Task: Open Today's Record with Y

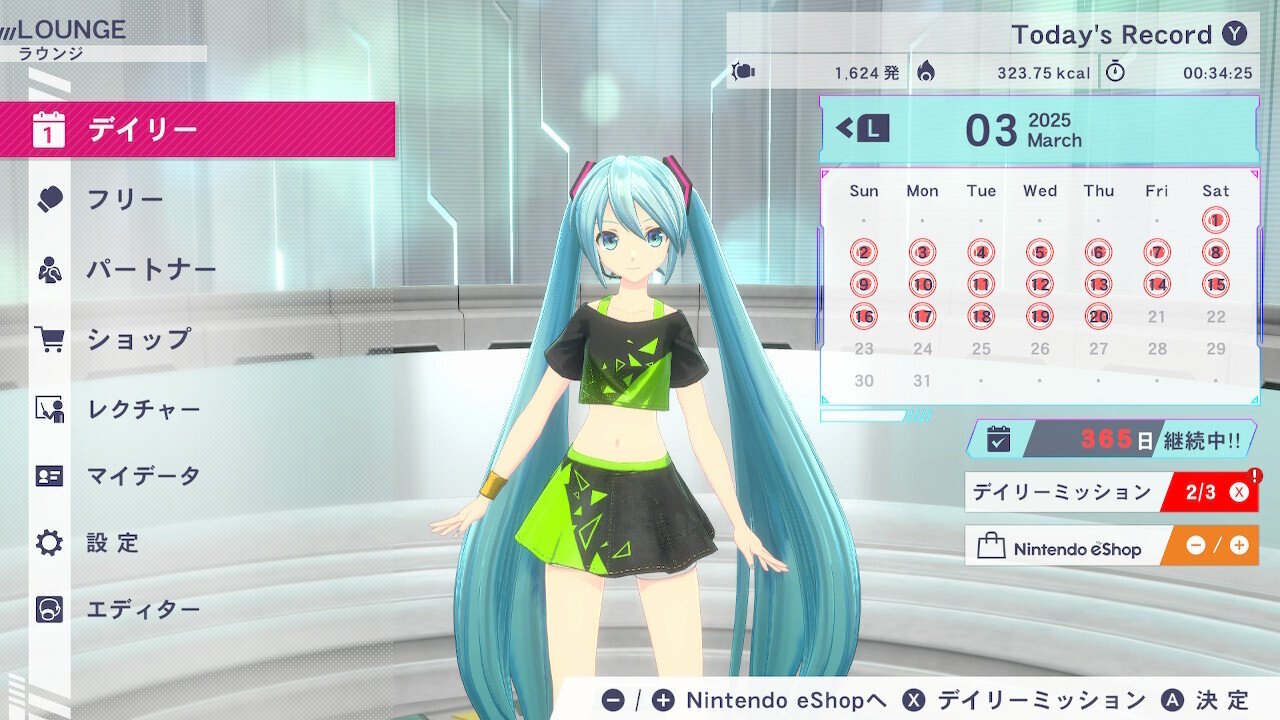Action: pyautogui.click(x=1238, y=35)
